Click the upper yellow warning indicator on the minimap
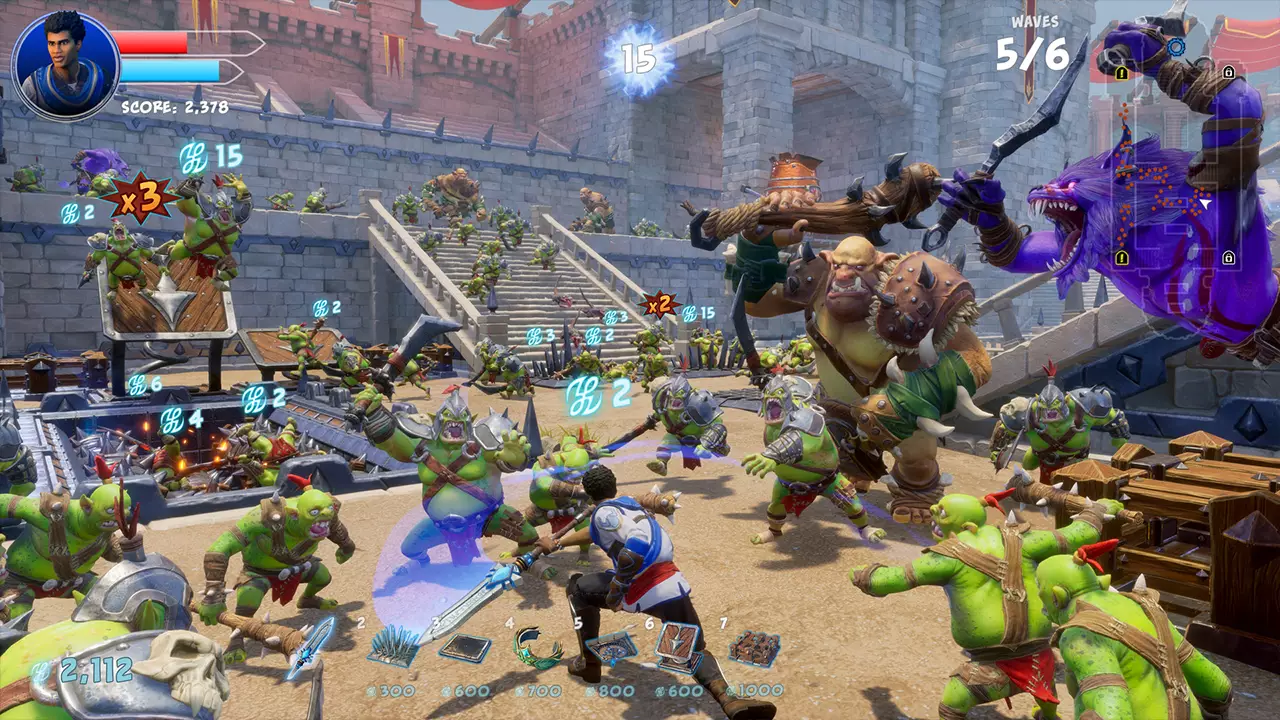This screenshot has width=1280, height=720. (1121, 73)
